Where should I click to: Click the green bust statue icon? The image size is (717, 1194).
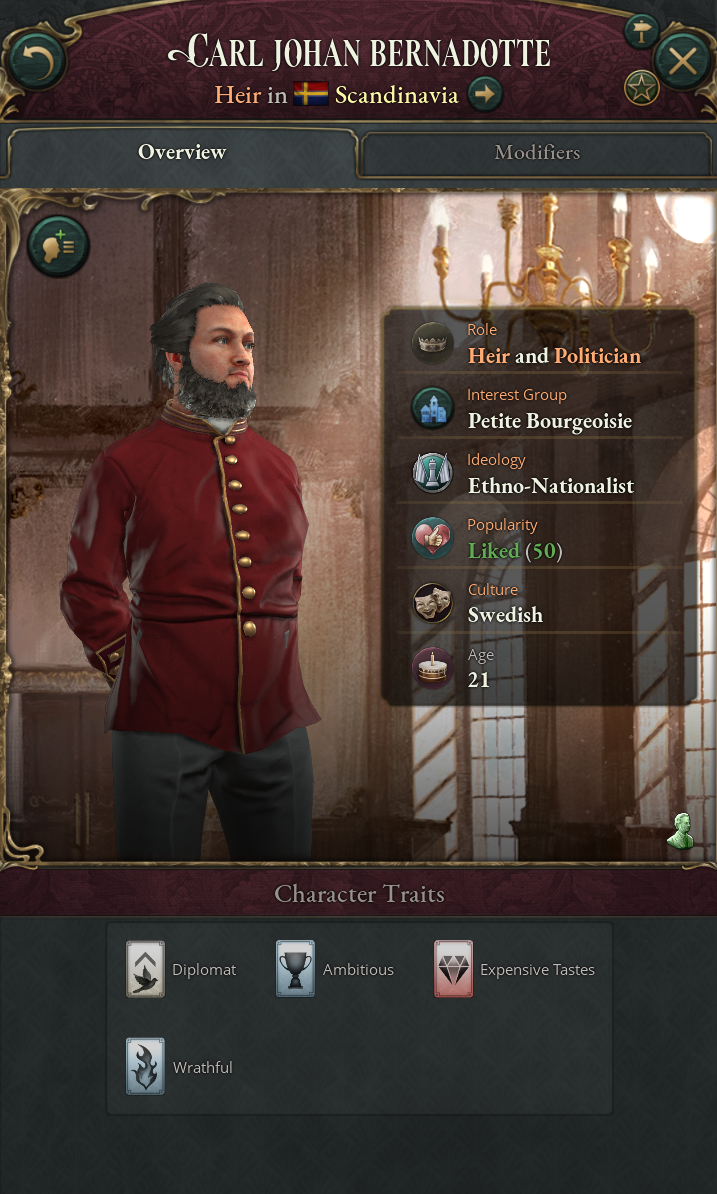pyautogui.click(x=681, y=831)
